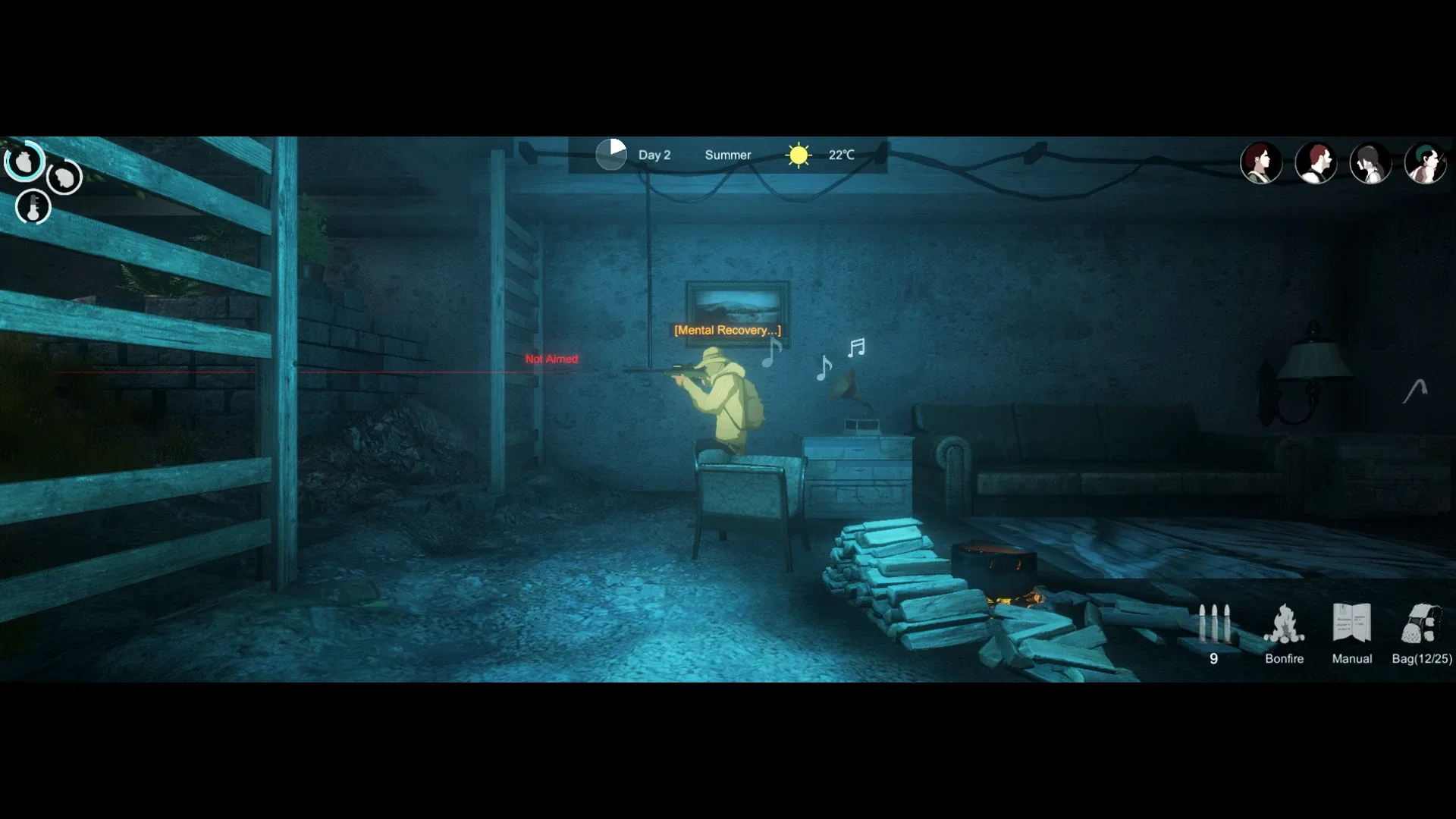Image resolution: width=1456 pixels, height=819 pixels.
Task: Select the red-haired male survivor portrait
Action: pyautogui.click(x=1317, y=163)
